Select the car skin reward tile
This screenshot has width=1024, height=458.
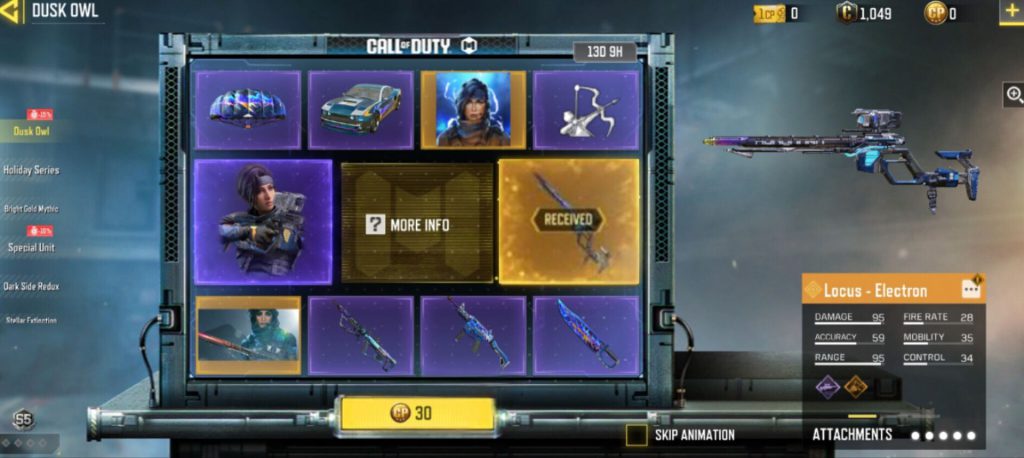coord(360,110)
